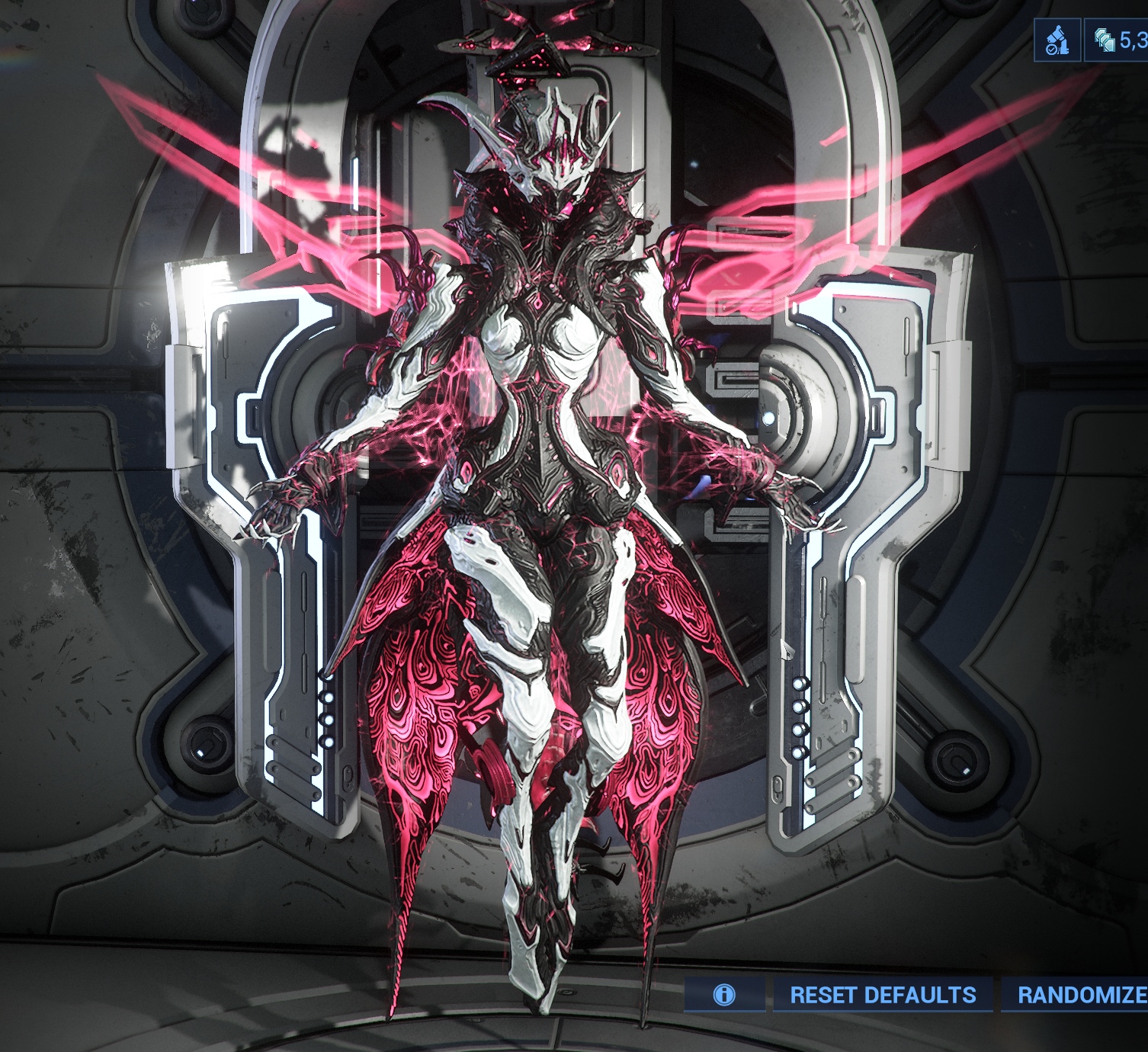Select the microscope checkmark icon
1148x1052 pixels.
[1057, 40]
